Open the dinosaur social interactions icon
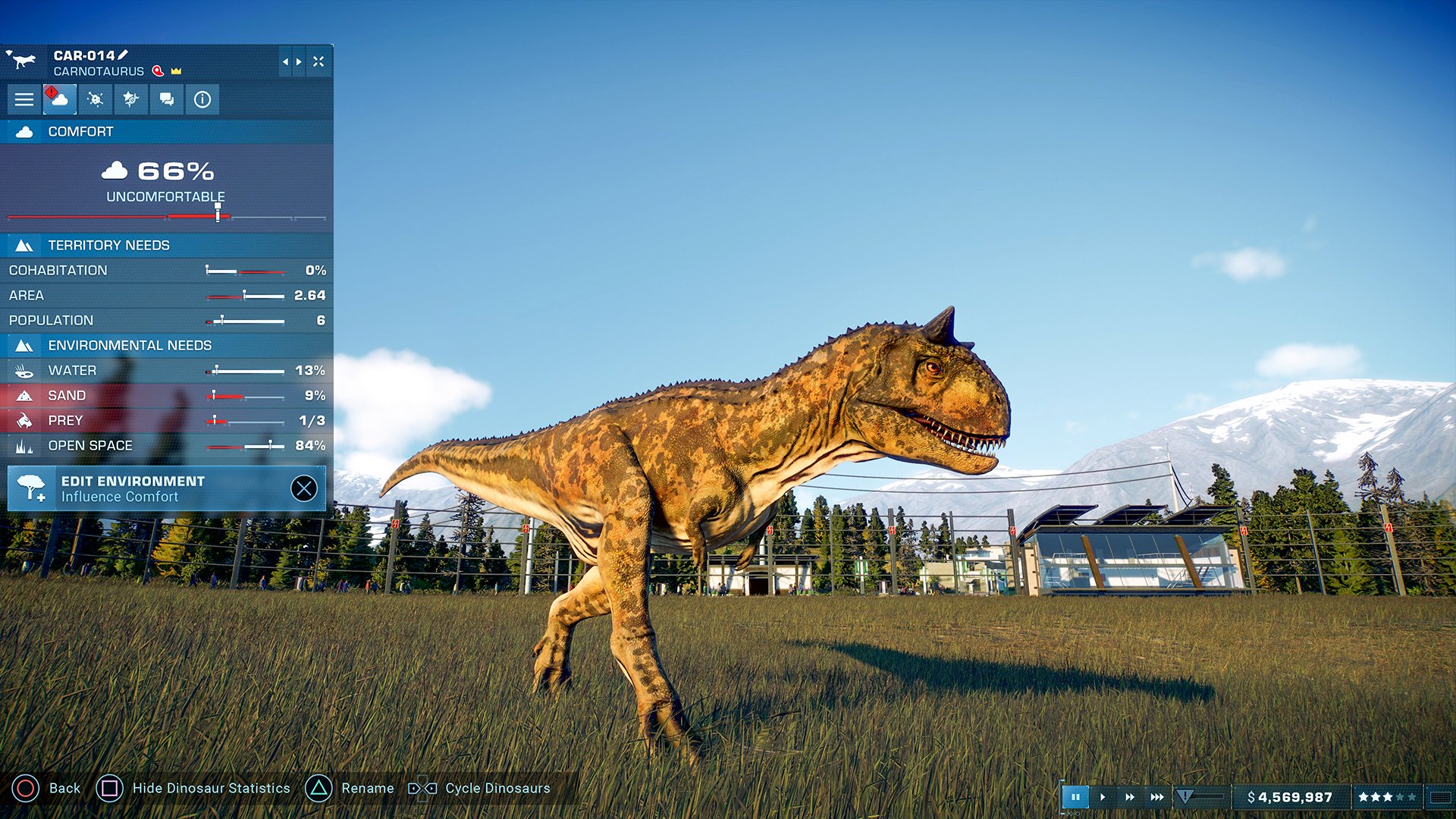Viewport: 1456px width, 819px height. [x=166, y=101]
